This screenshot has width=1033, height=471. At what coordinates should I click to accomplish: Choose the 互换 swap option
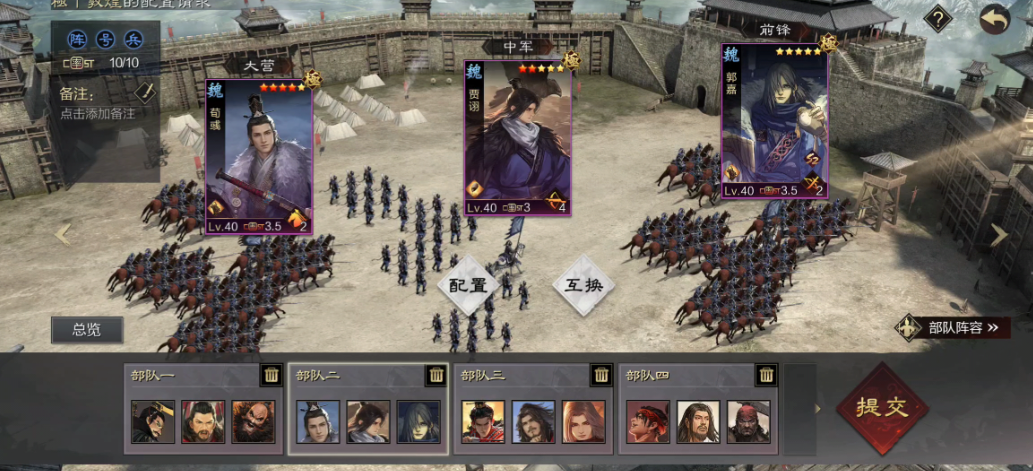(x=583, y=284)
